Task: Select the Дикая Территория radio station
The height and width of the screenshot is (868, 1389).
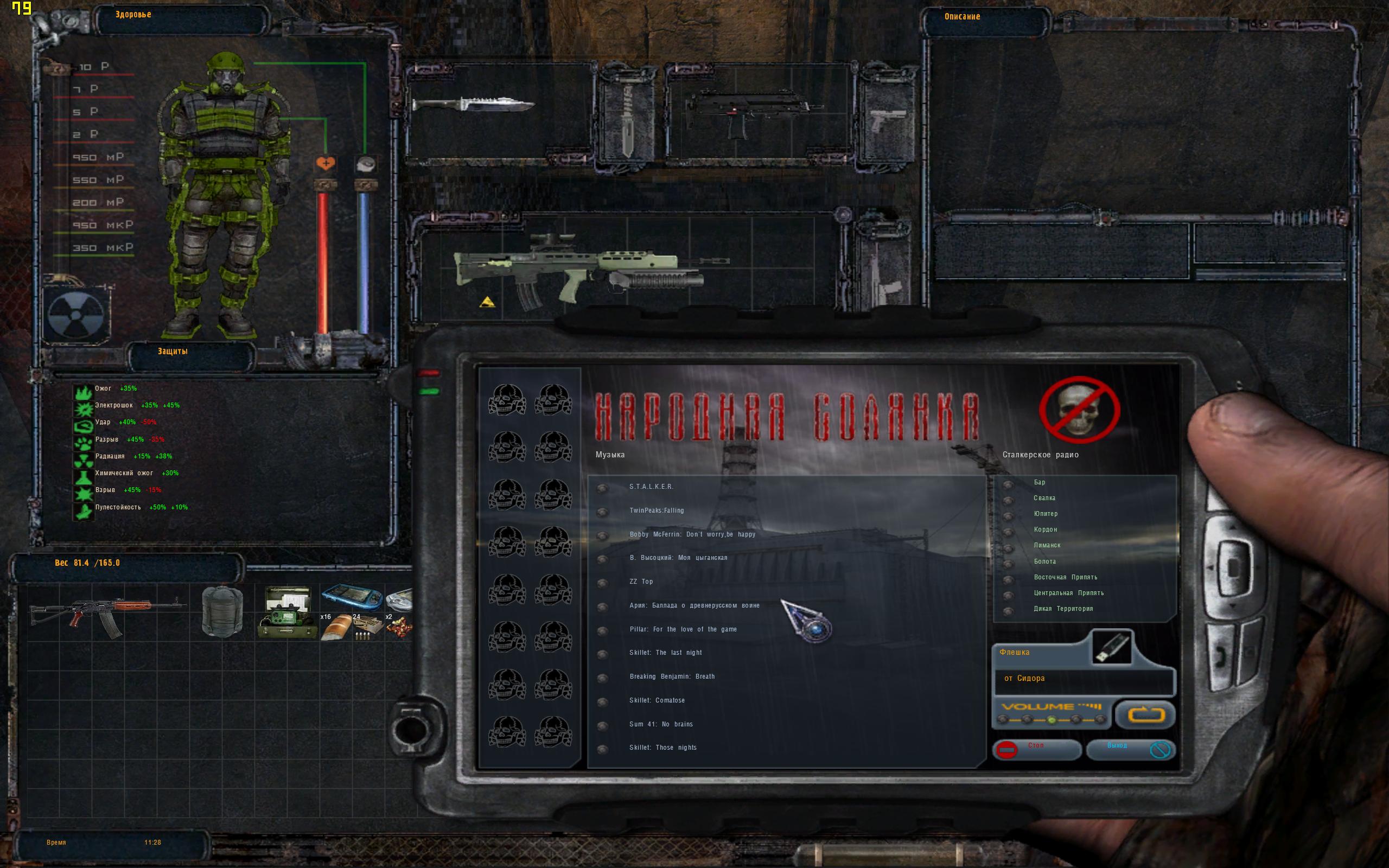Action: (x=1062, y=609)
